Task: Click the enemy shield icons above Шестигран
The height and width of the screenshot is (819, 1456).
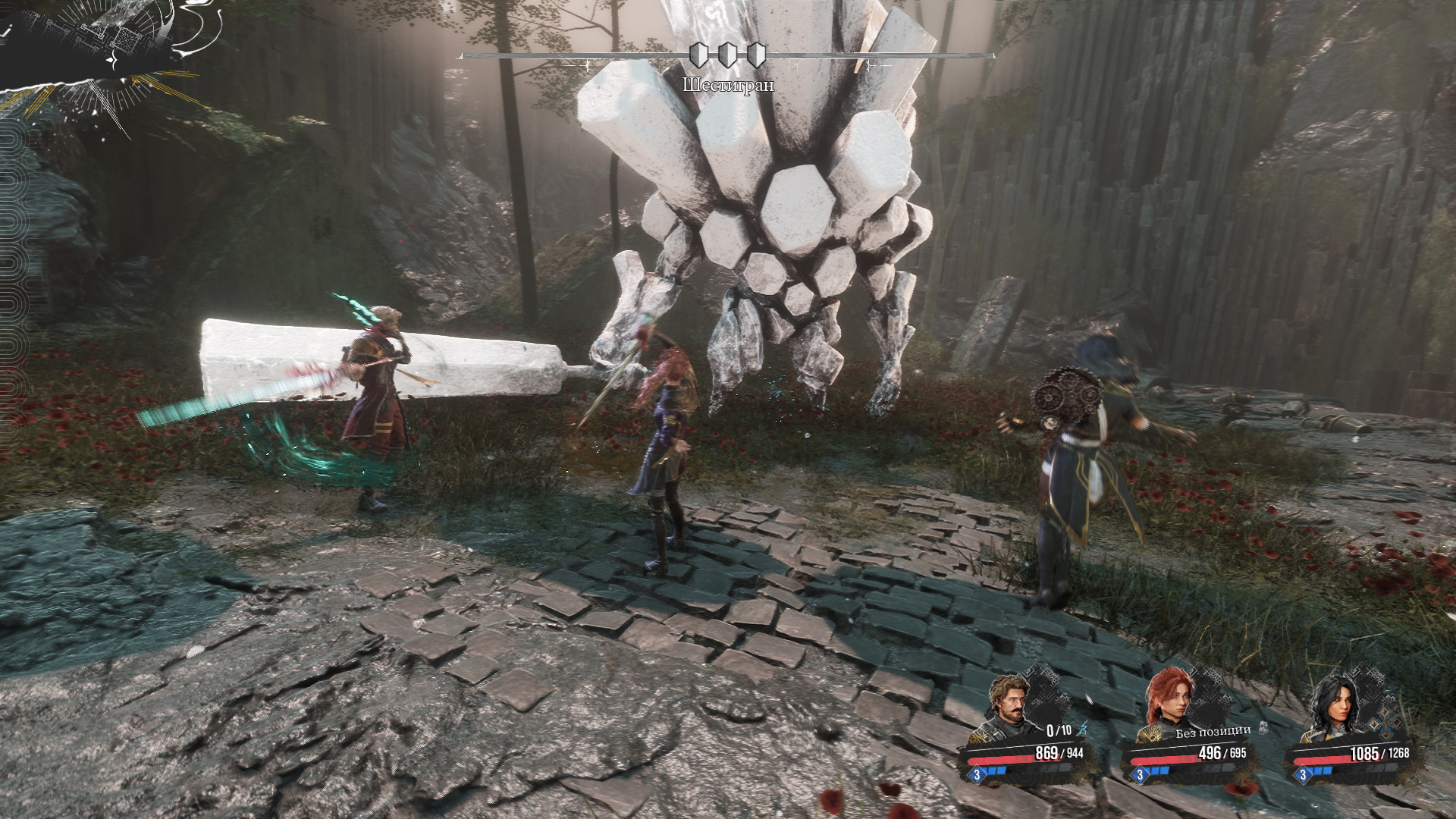Action: pos(727,55)
